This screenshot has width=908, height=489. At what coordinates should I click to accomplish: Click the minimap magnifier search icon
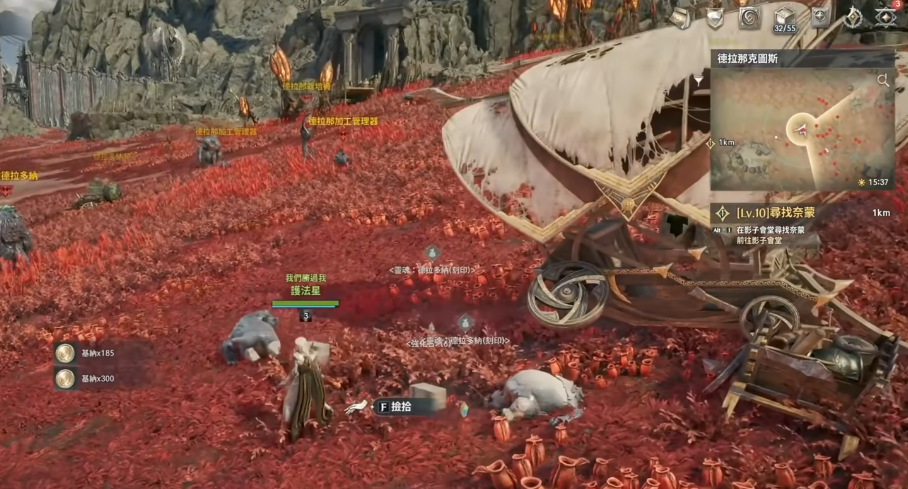883,80
